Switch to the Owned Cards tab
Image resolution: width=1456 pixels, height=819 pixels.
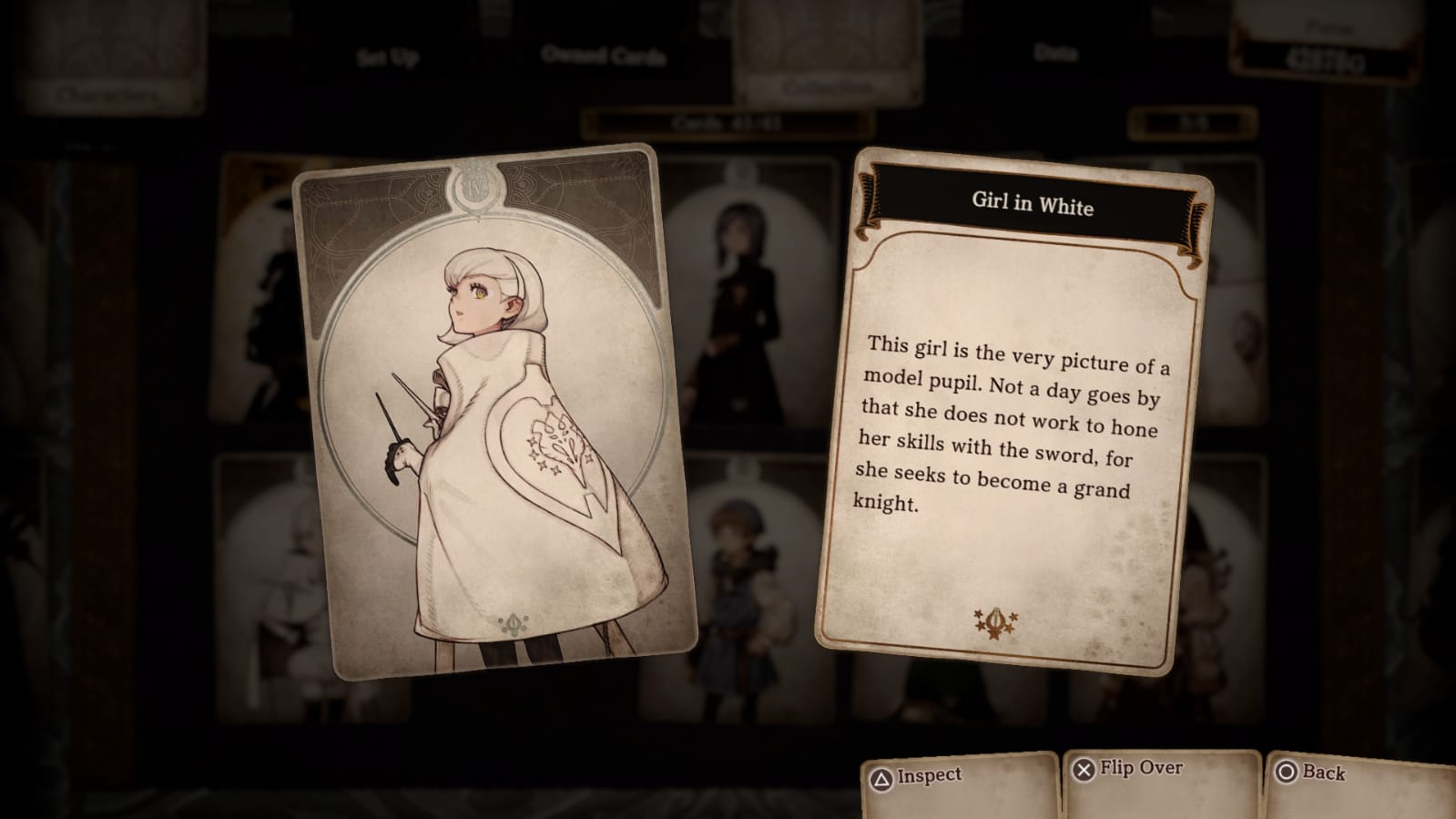pyautogui.click(x=603, y=56)
